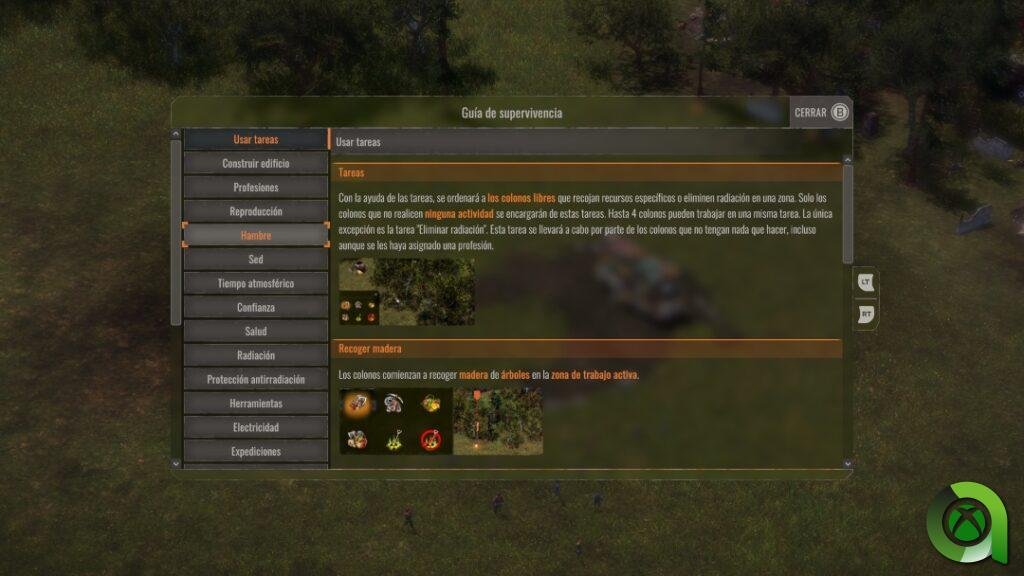Open the Construir edificio topic
The image size is (1024, 576).
click(256, 163)
